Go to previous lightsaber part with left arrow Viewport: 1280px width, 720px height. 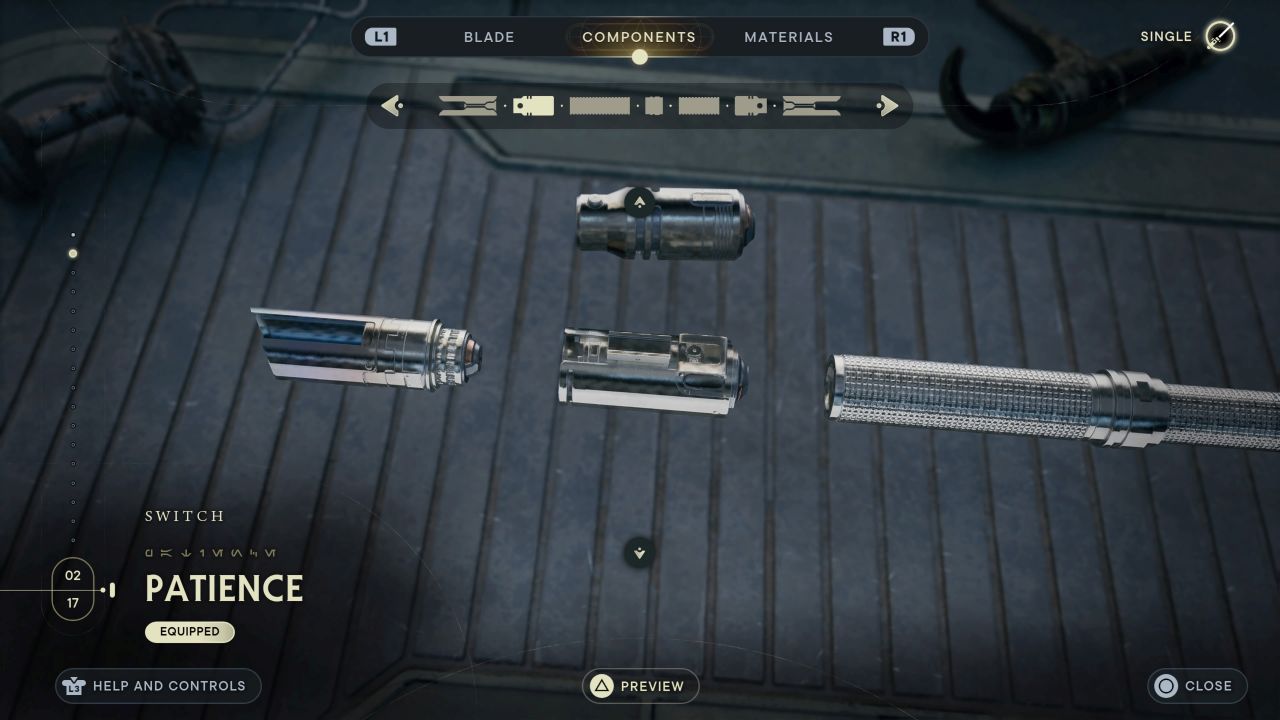pos(391,105)
